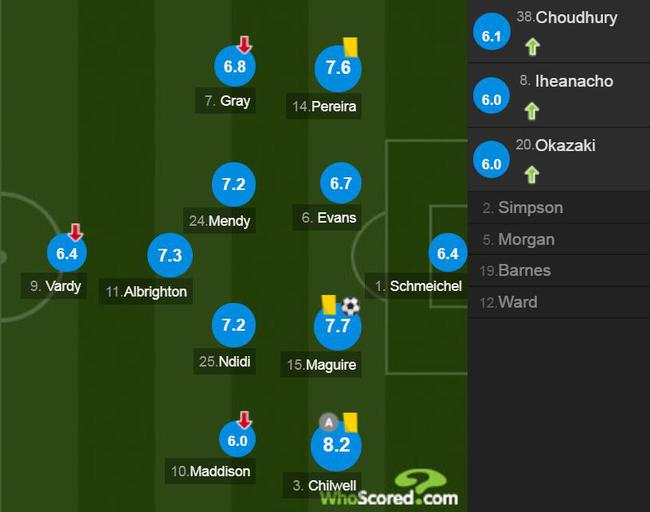Click Vardy's rating bubble

67,254
